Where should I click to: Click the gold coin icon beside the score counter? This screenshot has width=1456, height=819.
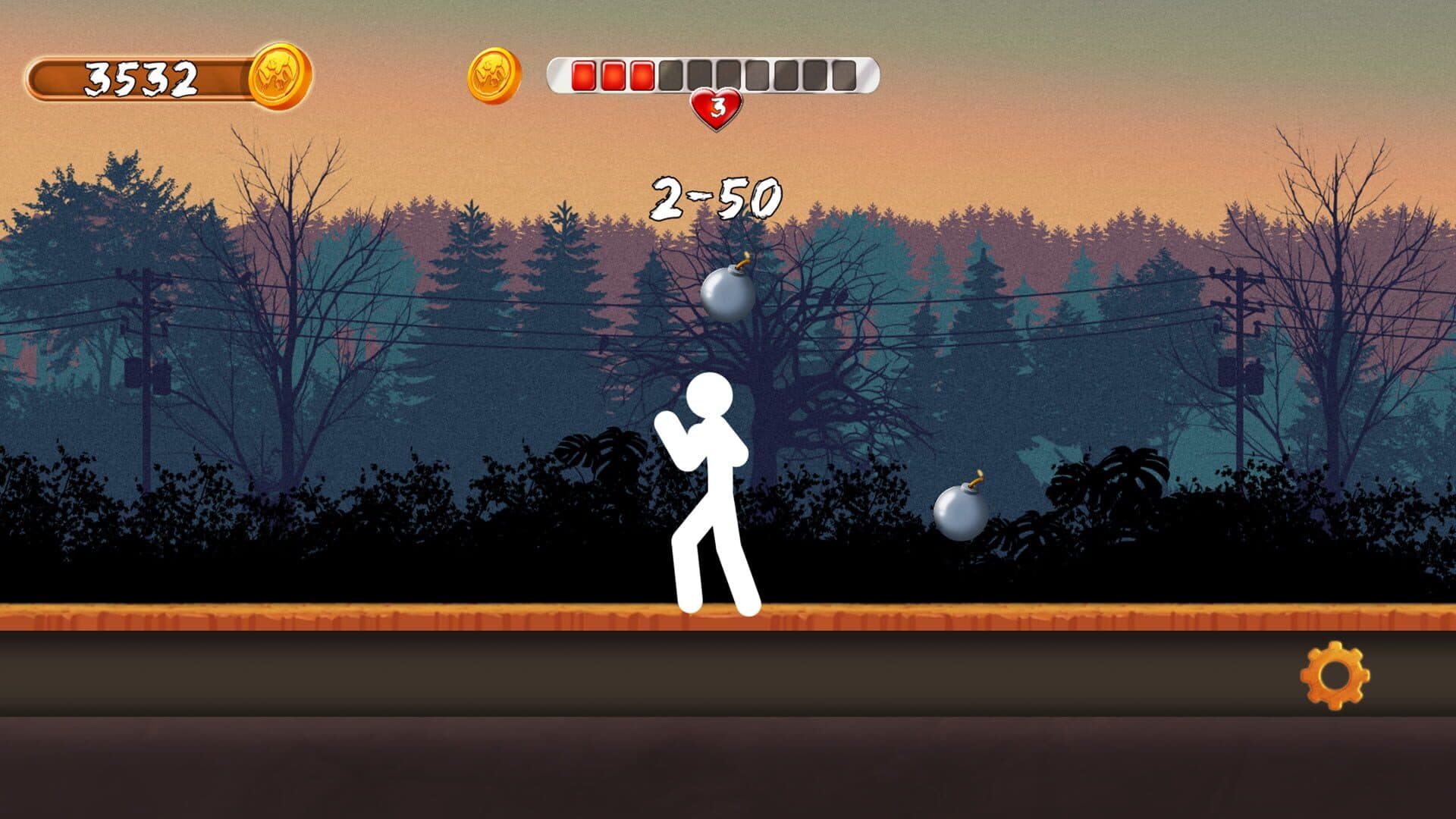click(281, 75)
